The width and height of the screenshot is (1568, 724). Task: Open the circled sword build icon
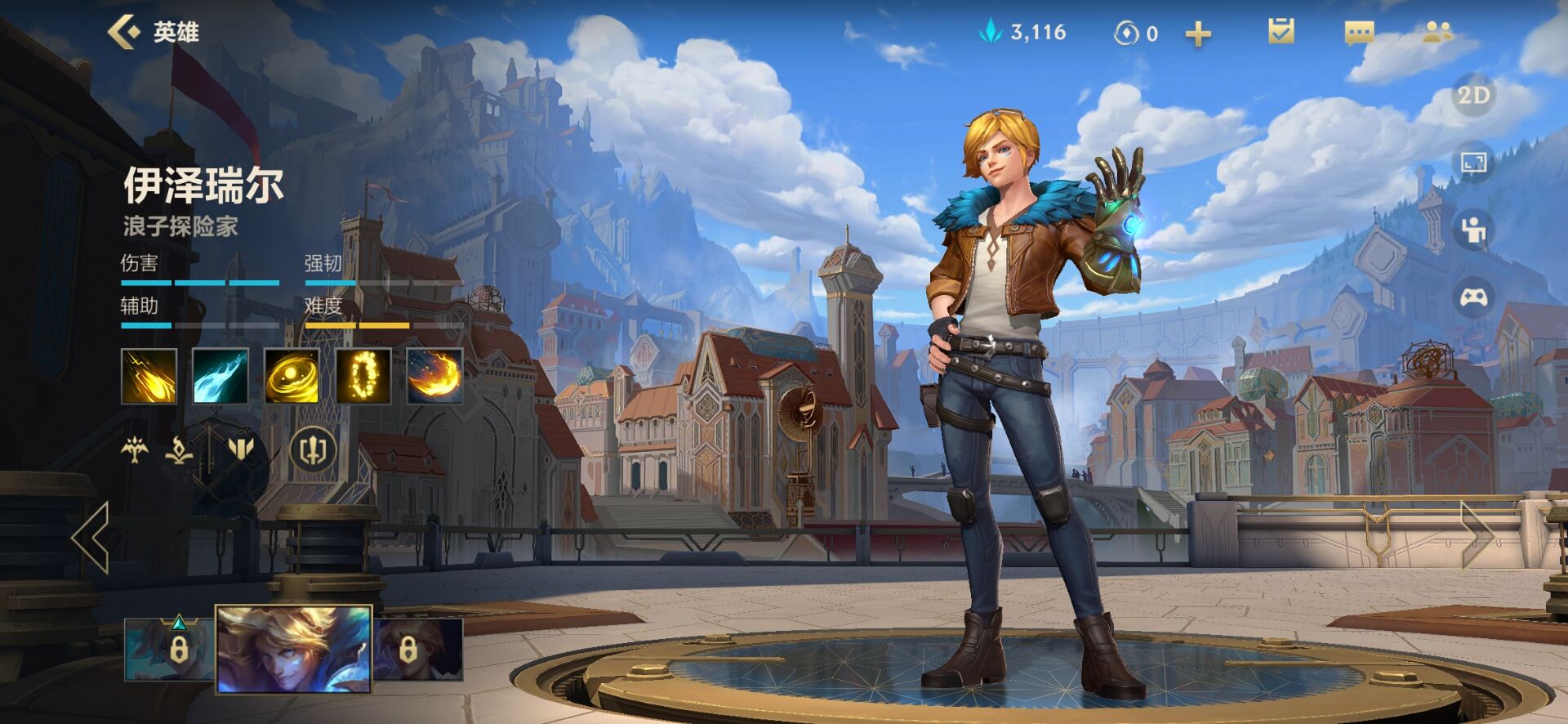pos(314,449)
